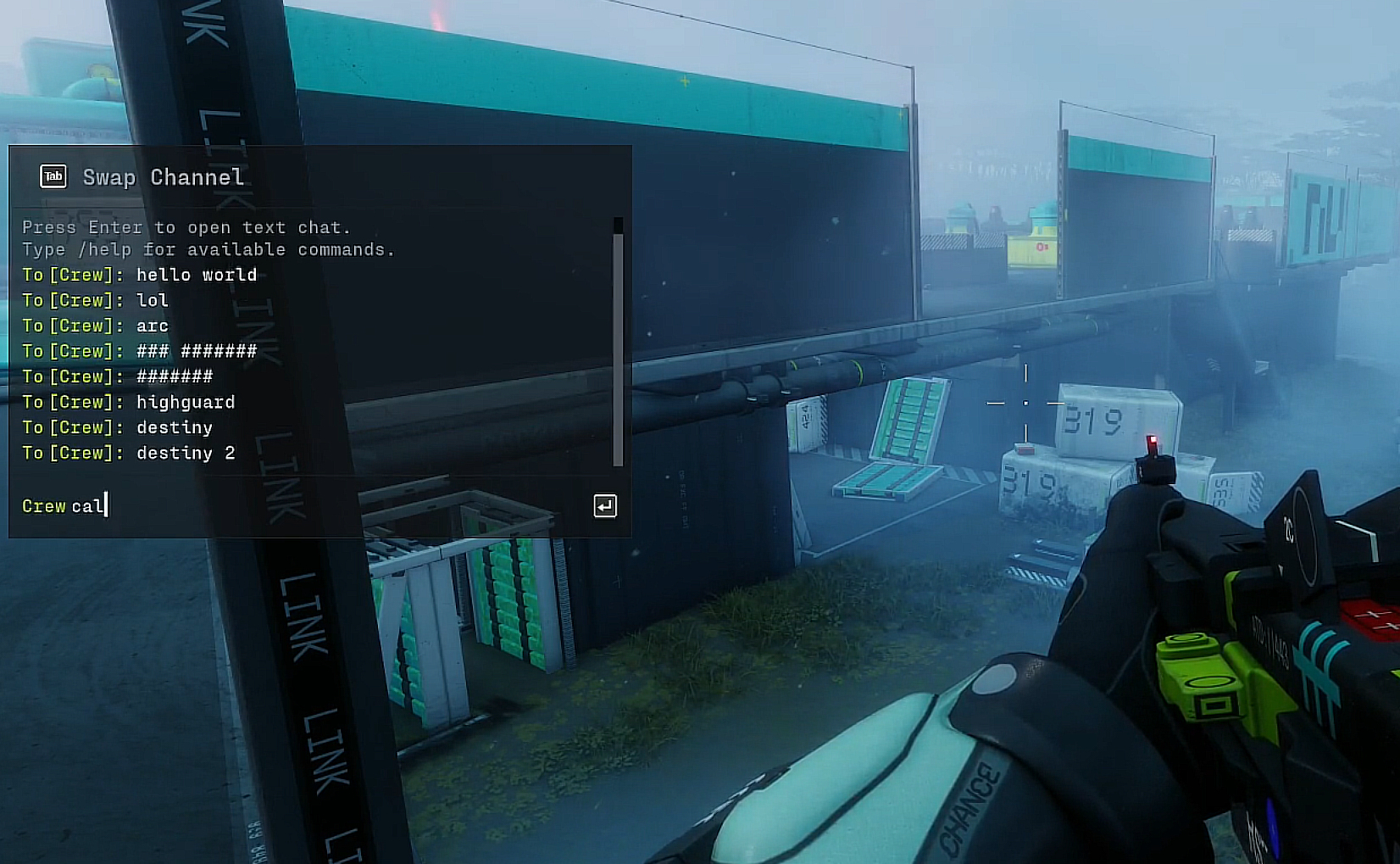Select the Swap Channel header

coord(163,177)
